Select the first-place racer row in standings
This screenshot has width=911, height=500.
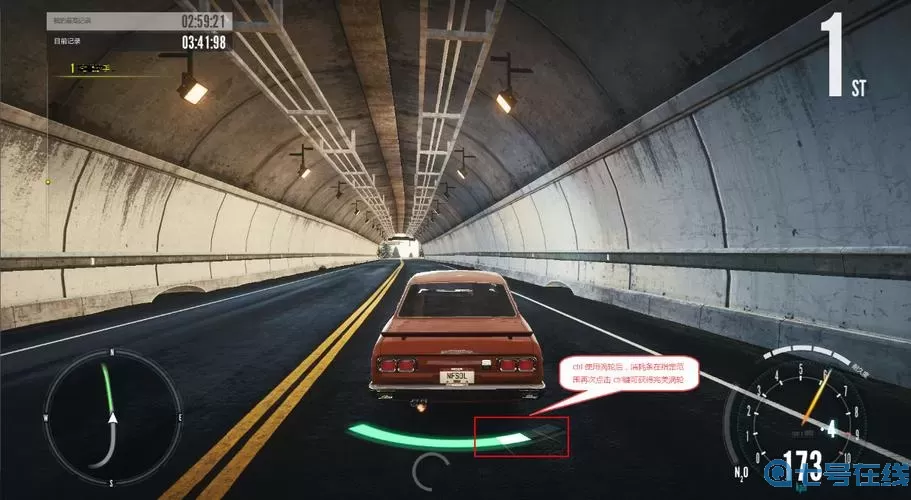click(98, 69)
